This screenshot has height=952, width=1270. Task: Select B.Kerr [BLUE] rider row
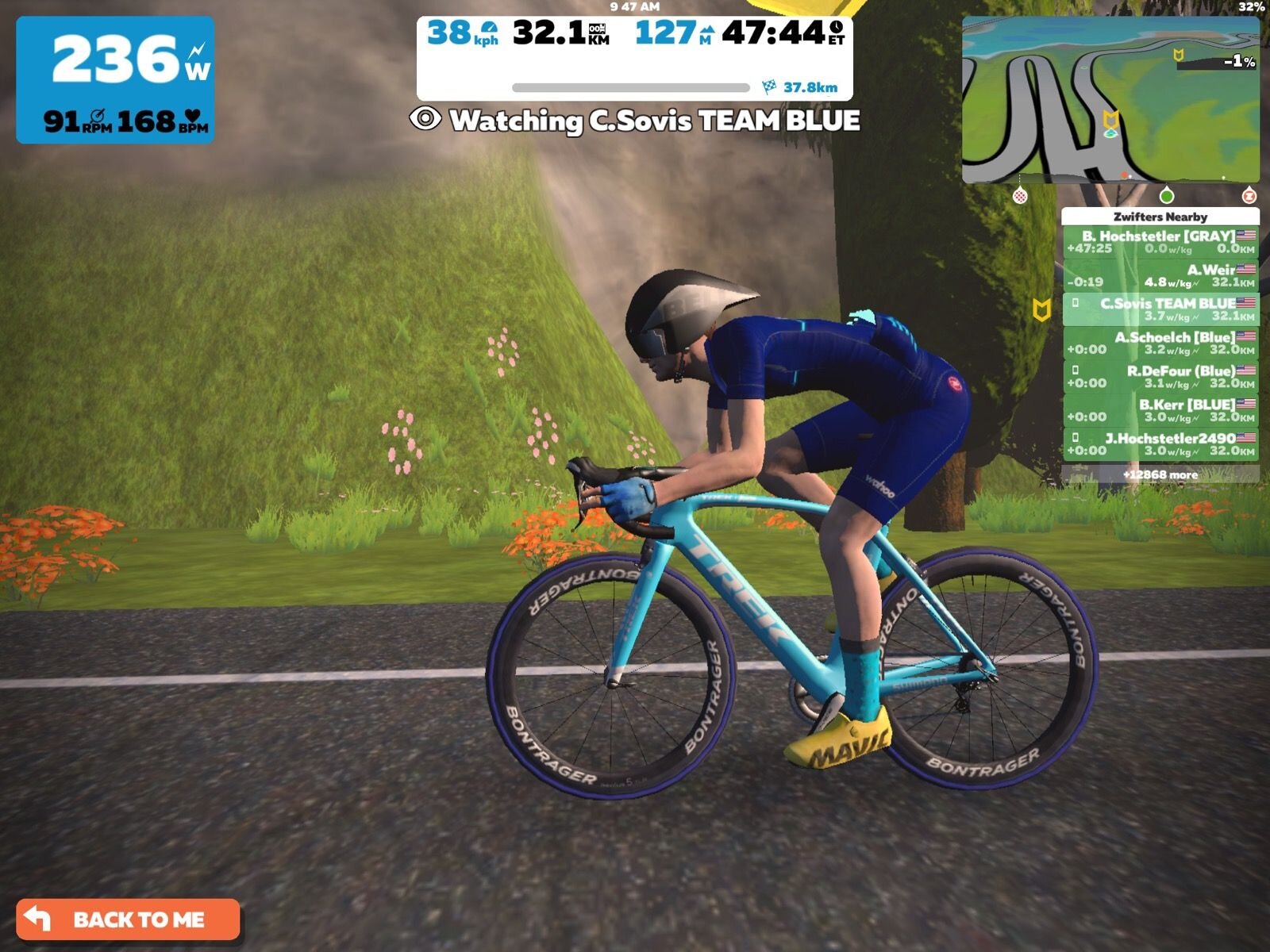[1160, 410]
